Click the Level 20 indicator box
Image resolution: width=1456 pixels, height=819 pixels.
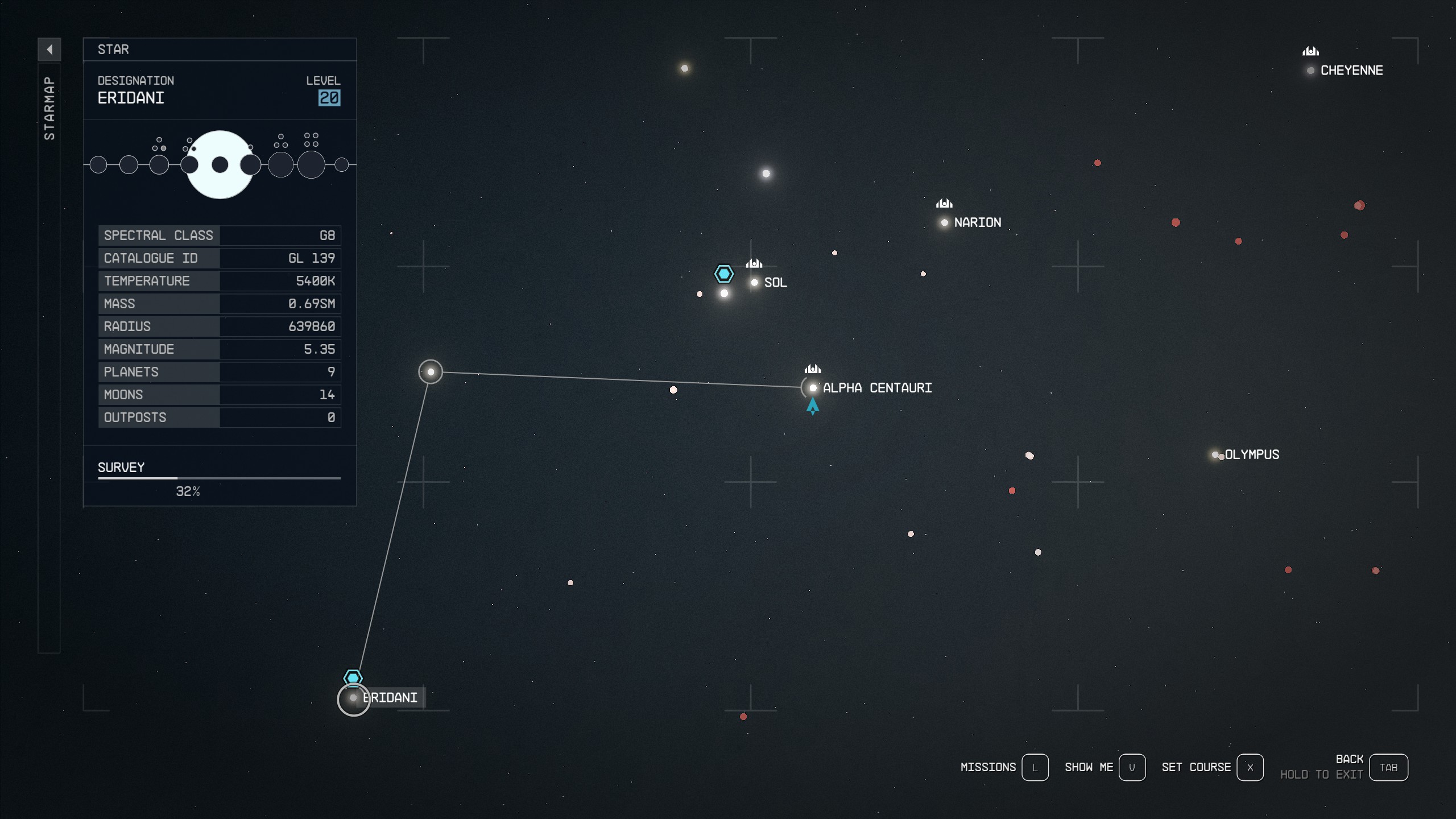tap(330, 98)
